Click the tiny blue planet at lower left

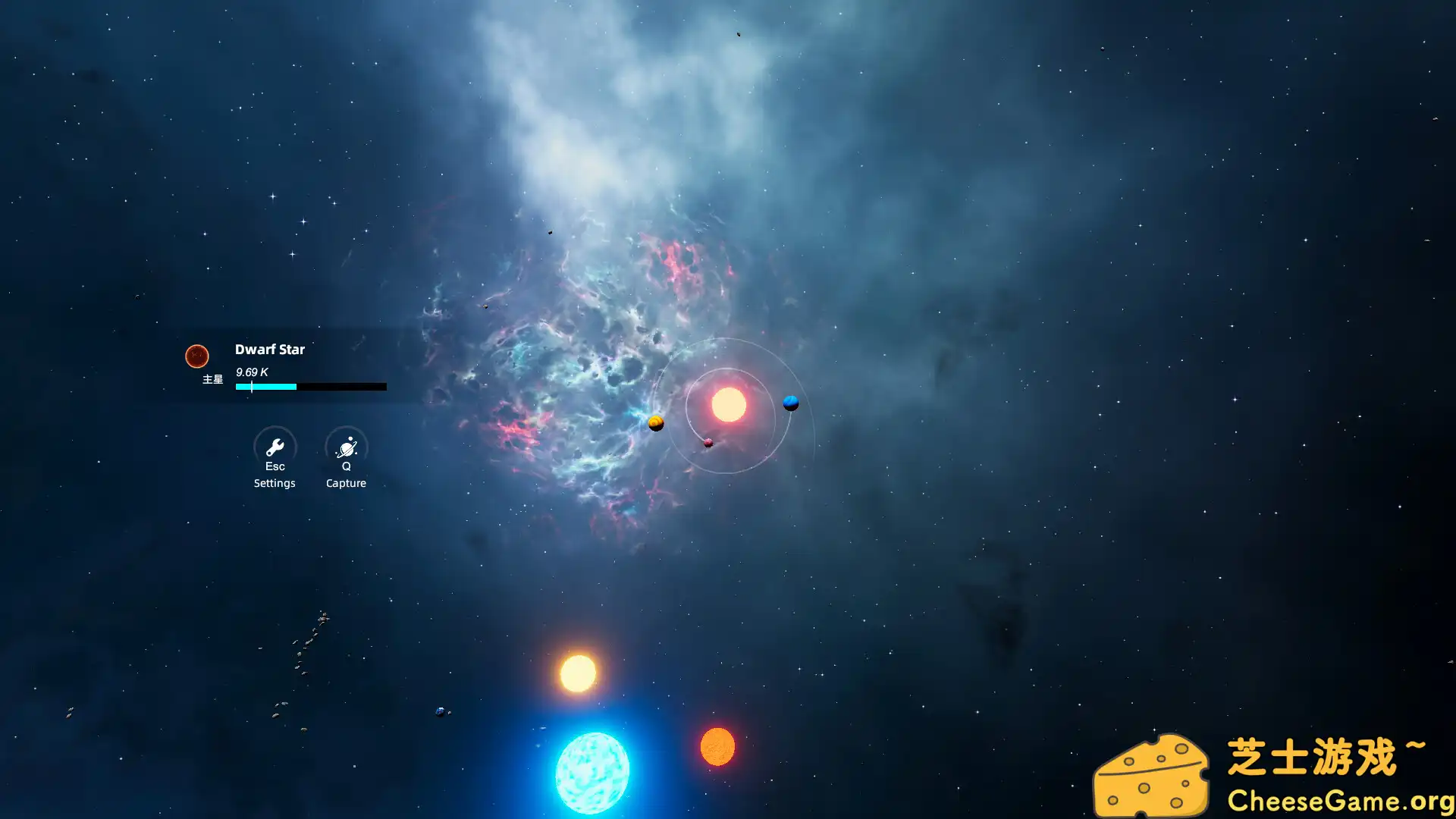pos(438,711)
